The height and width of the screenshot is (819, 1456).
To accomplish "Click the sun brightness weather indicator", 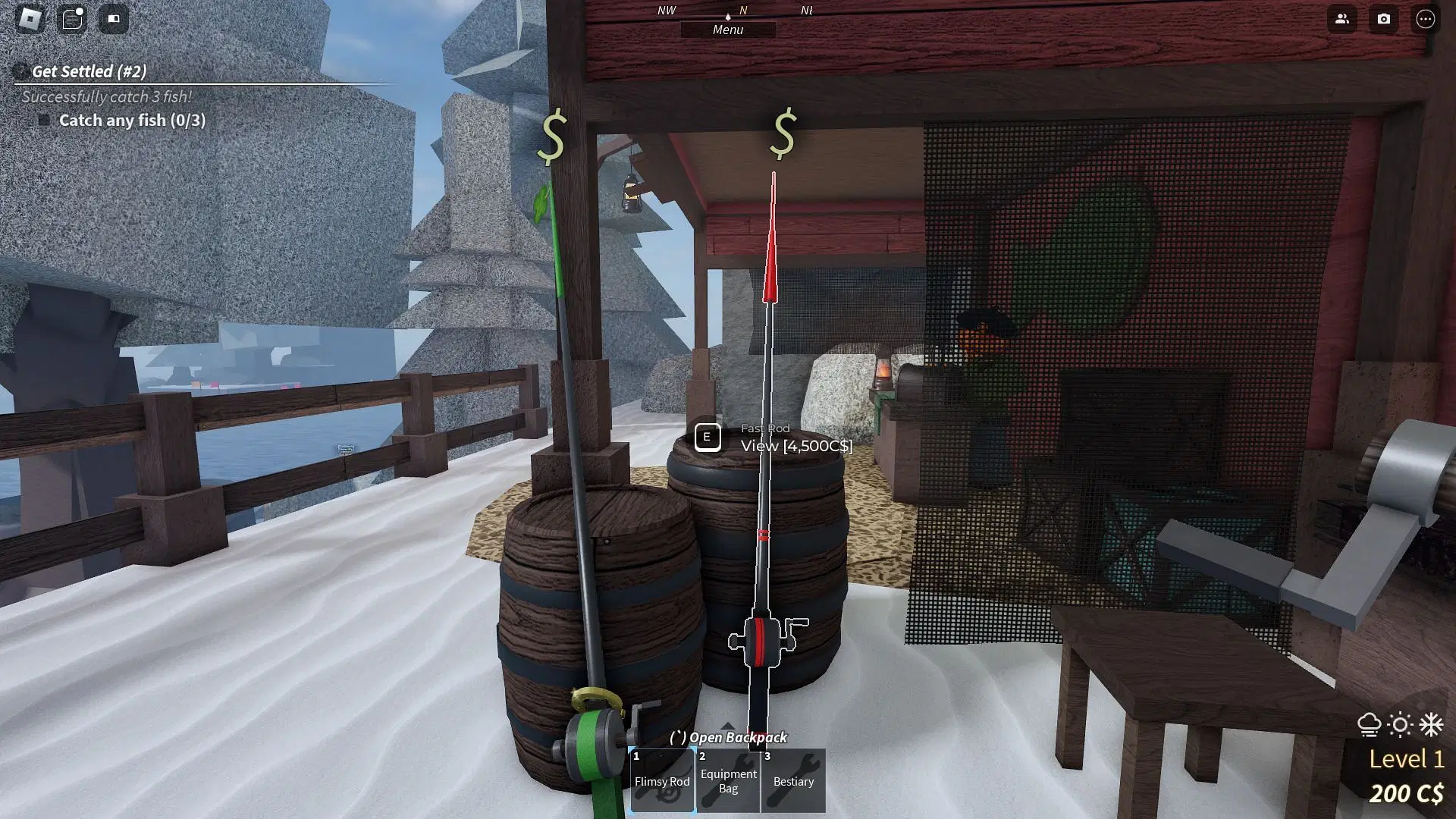I will click(1399, 726).
